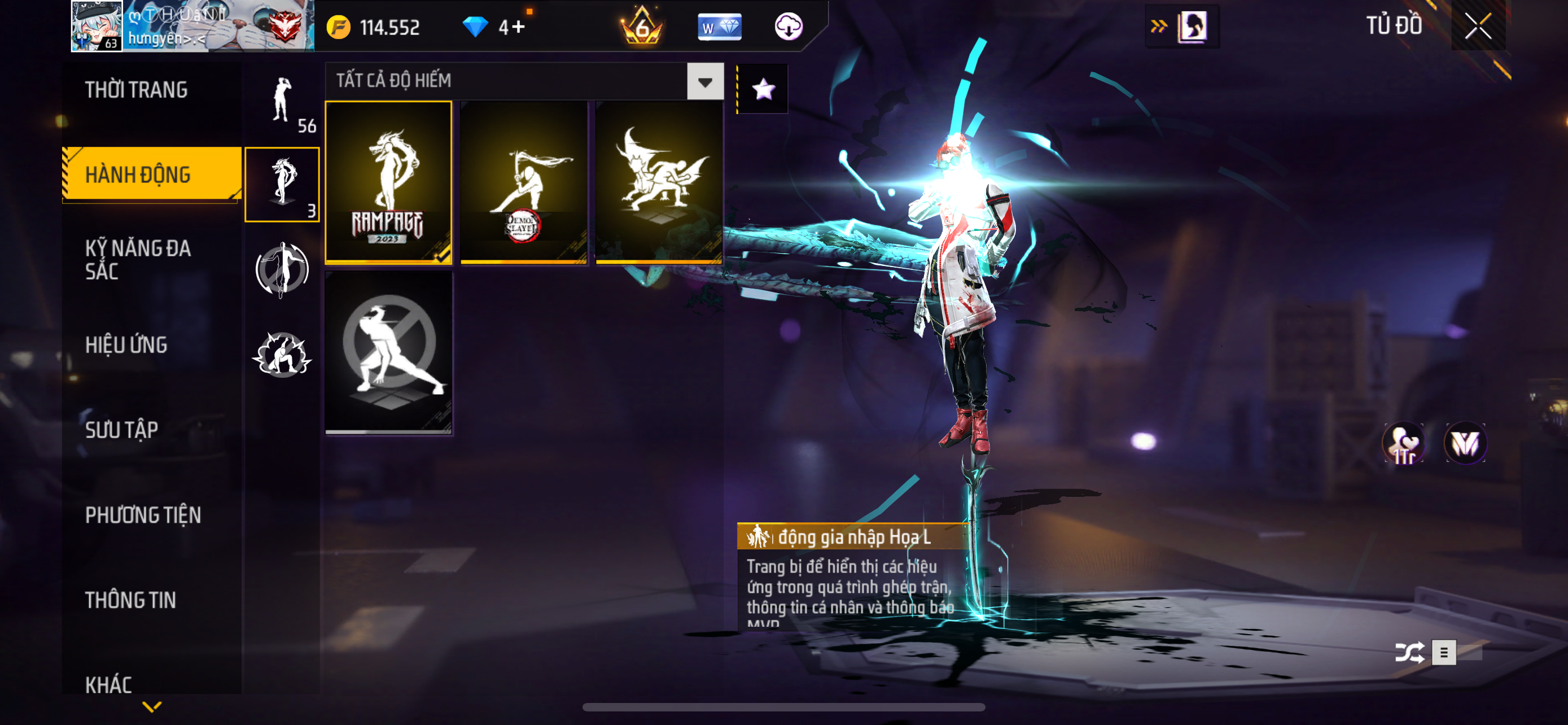Open the Khác category
Screen dimensions: 1568x725
tap(109, 685)
